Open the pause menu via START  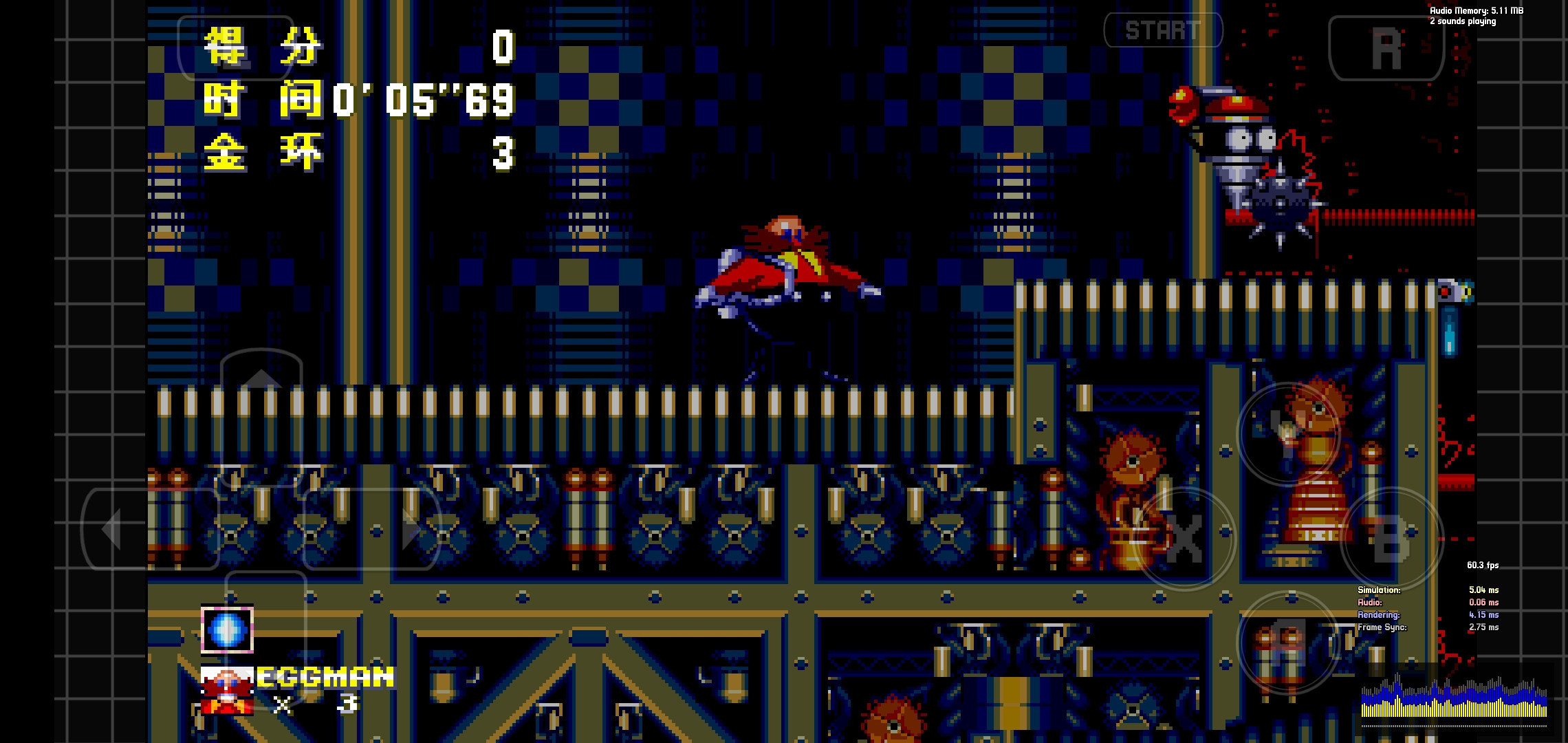(x=1164, y=30)
